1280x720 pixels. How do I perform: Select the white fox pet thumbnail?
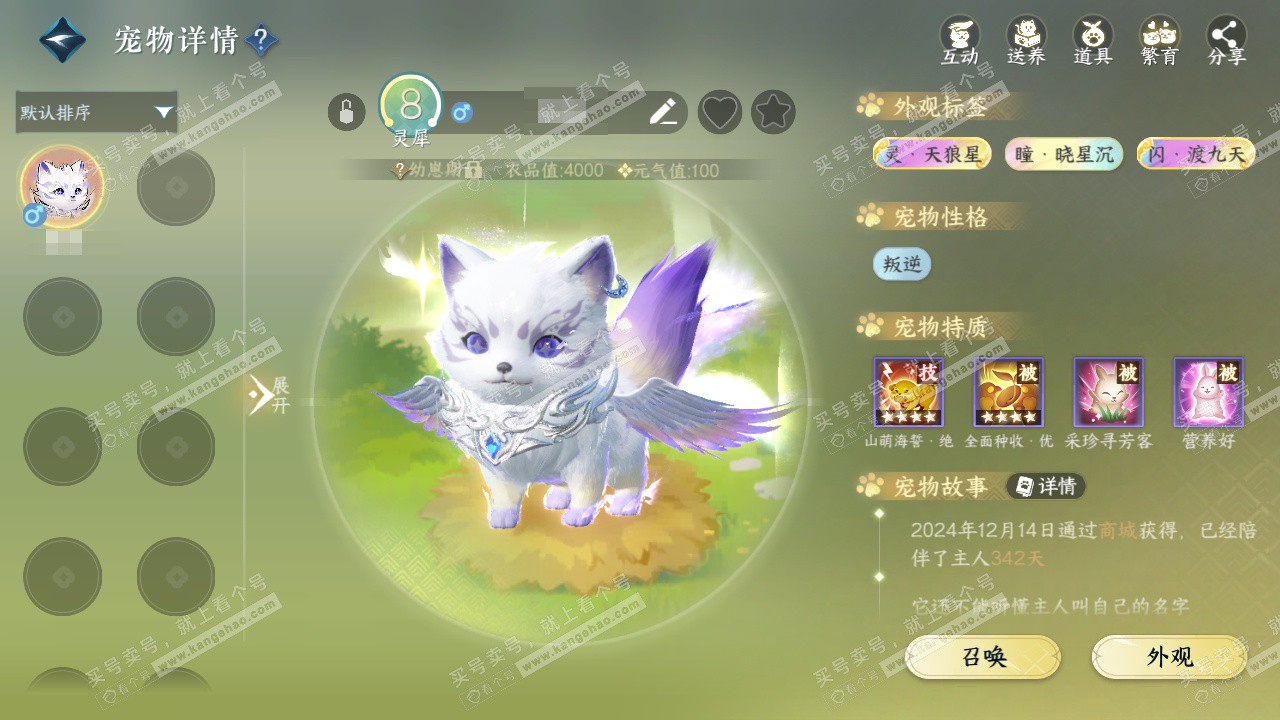[62, 187]
